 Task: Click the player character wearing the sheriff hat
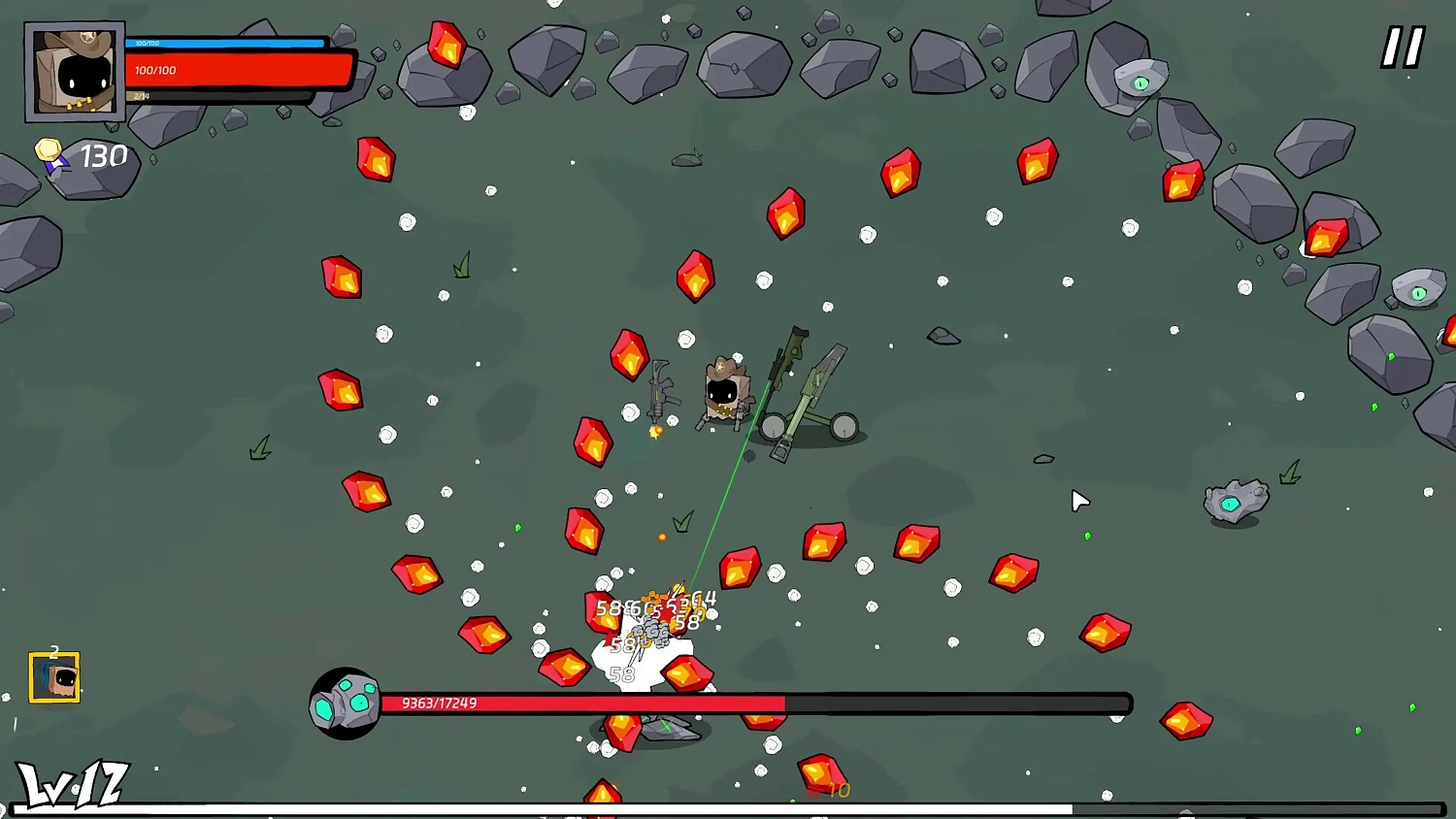click(x=726, y=388)
